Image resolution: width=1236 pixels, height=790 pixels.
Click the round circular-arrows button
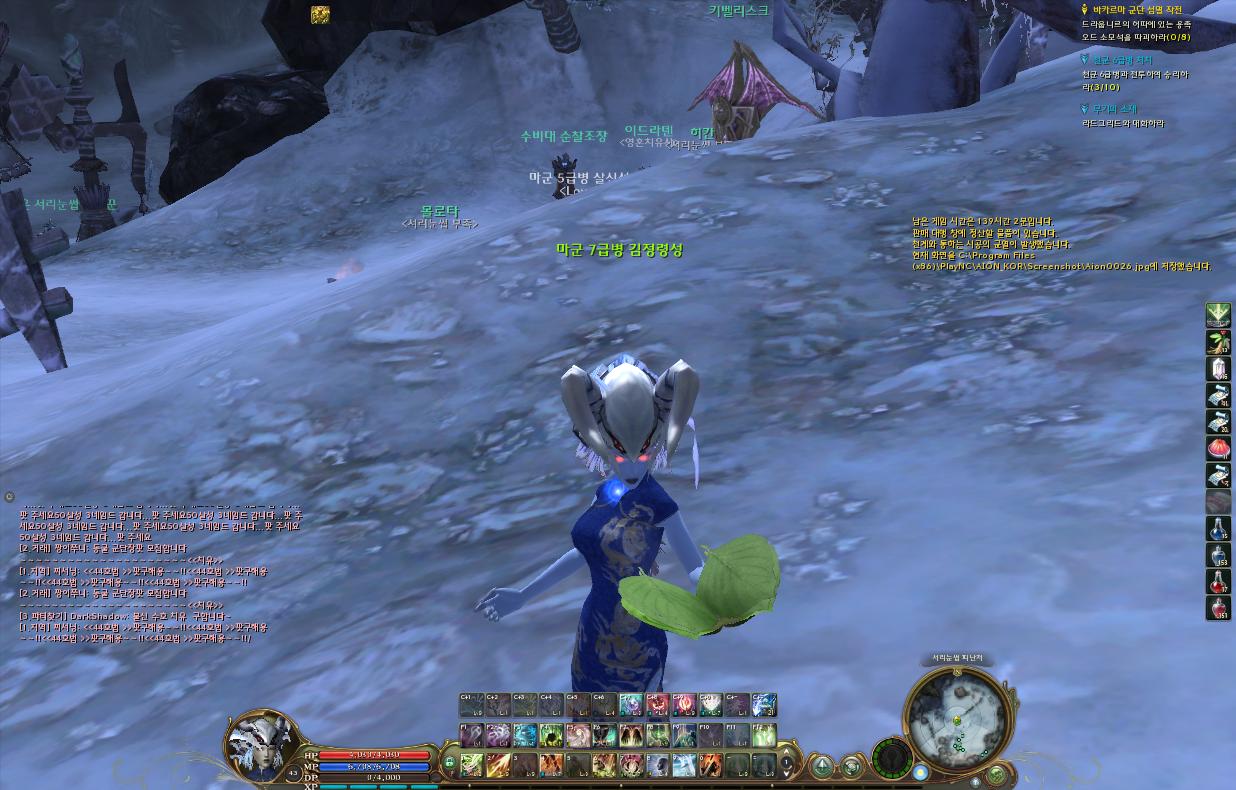point(852,767)
